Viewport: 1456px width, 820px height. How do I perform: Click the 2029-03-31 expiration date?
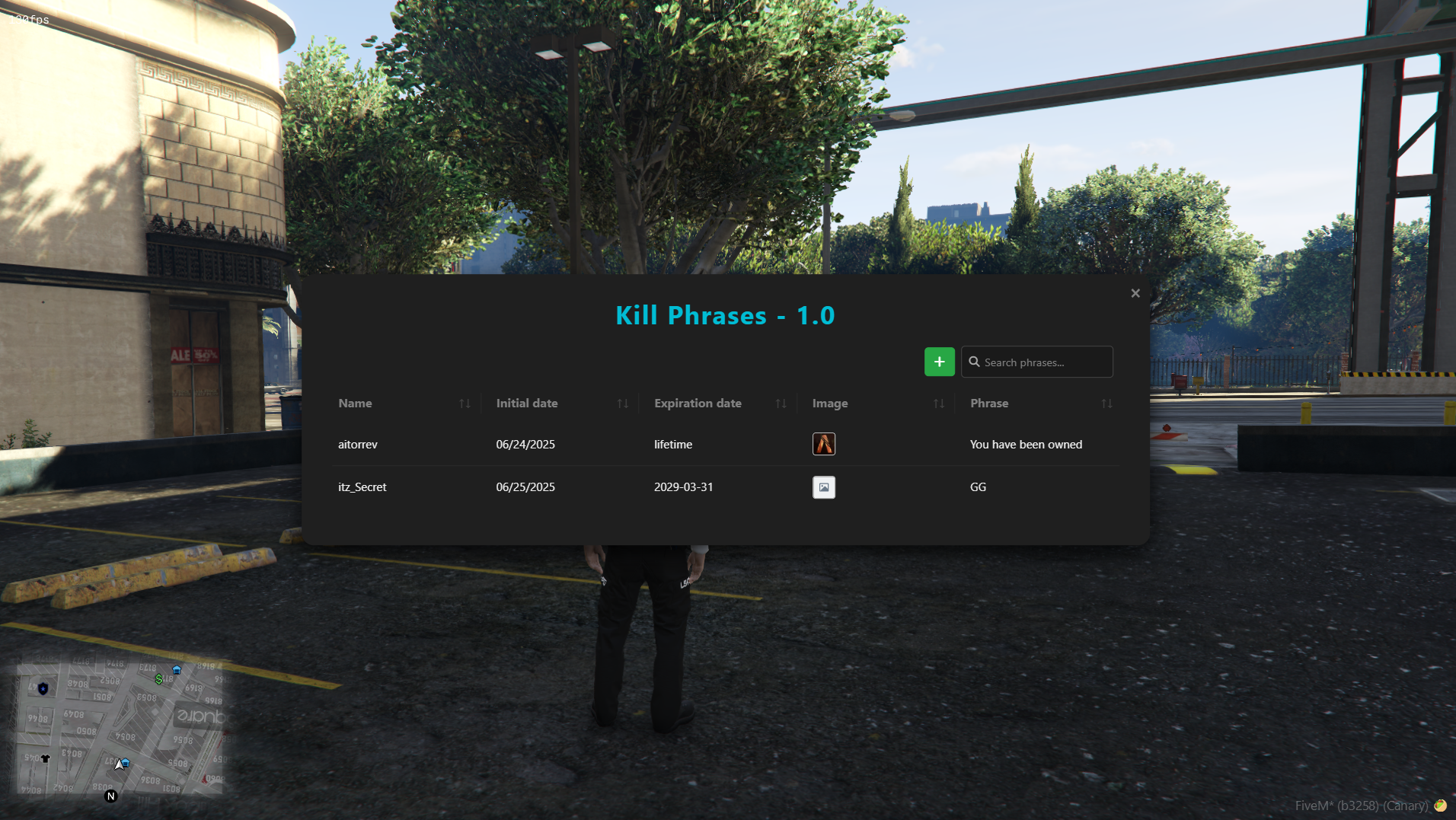683,487
